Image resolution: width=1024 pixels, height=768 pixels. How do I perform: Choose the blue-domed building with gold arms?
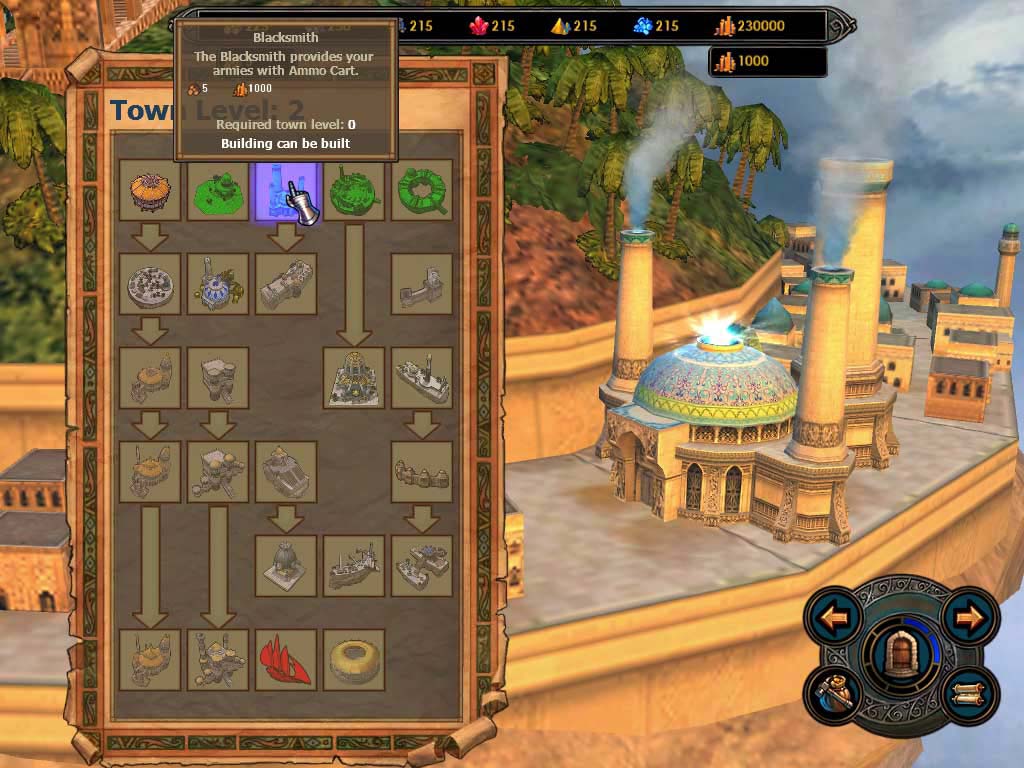(217, 284)
